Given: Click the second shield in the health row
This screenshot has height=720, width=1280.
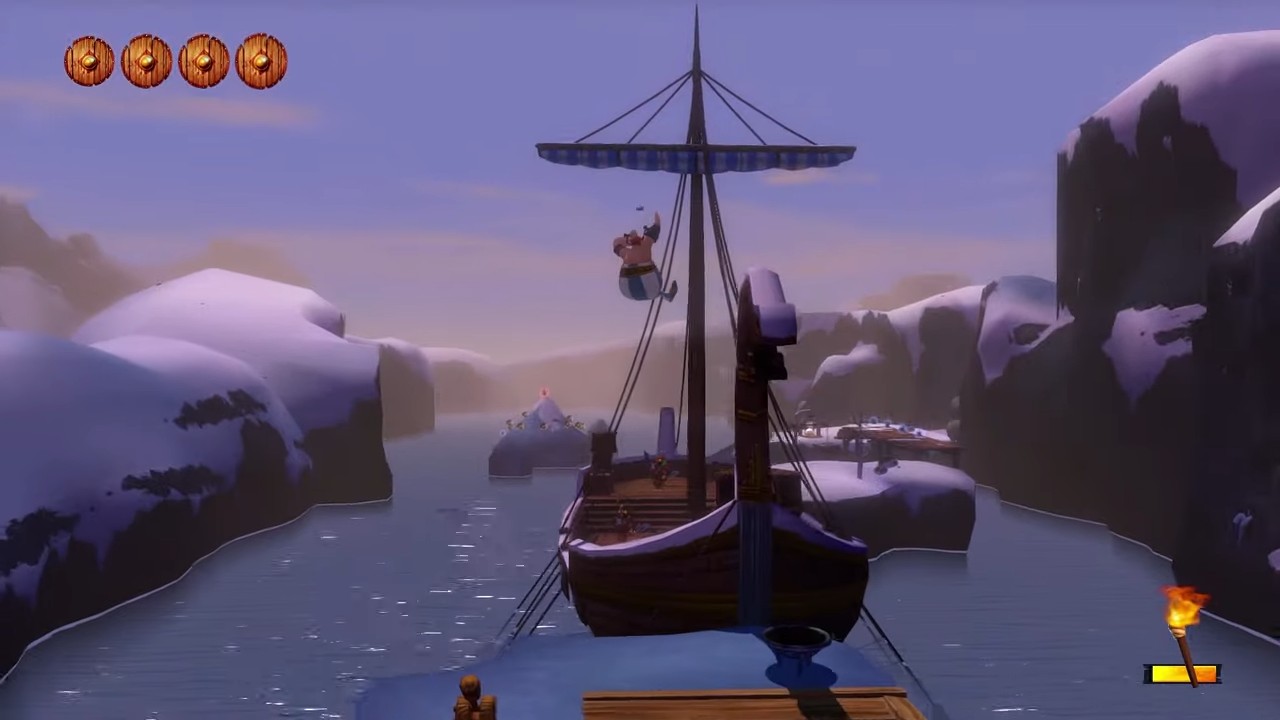Looking at the screenshot, I should pos(146,62).
